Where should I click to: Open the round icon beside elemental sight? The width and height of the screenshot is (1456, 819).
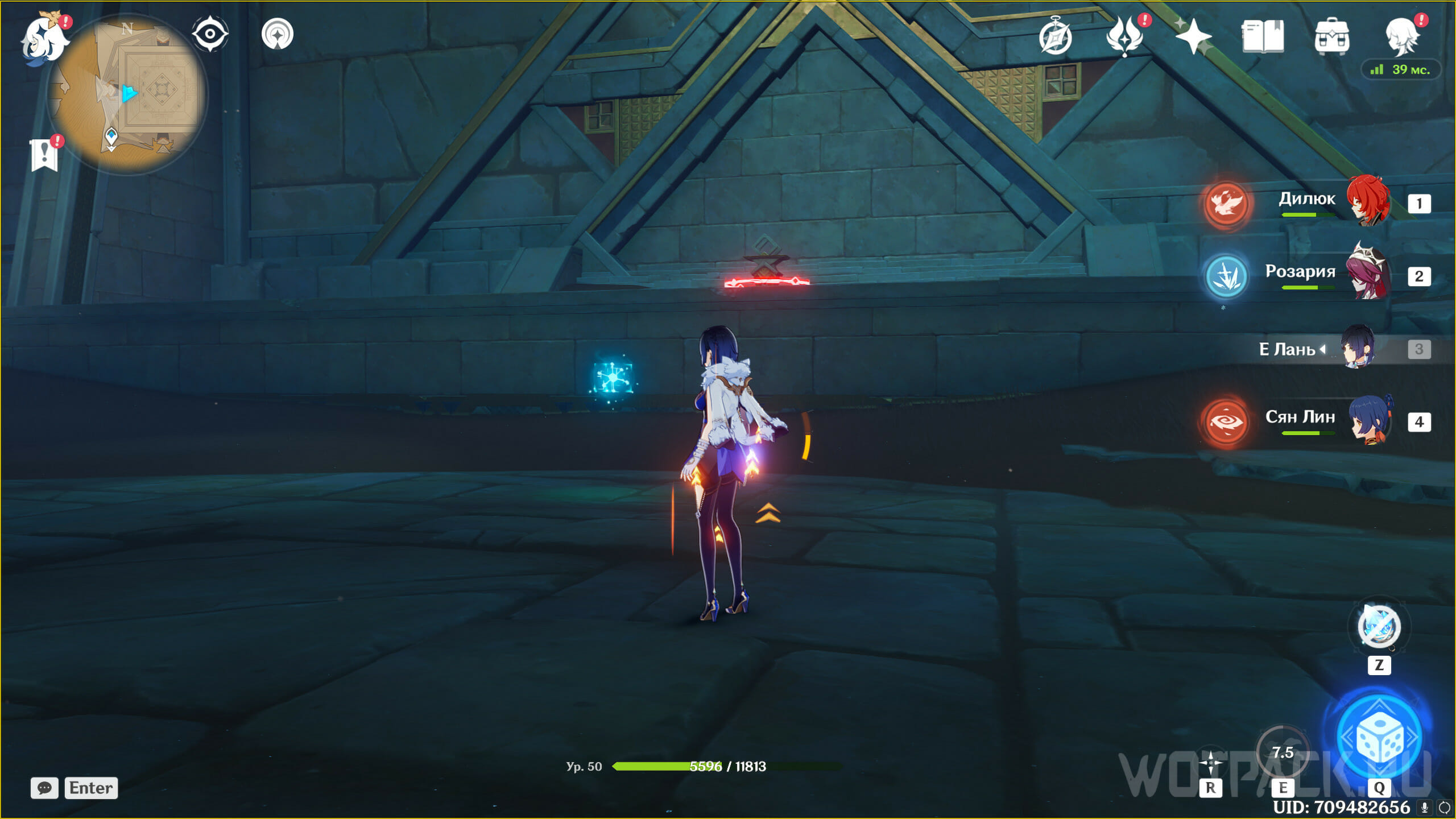pos(278,34)
